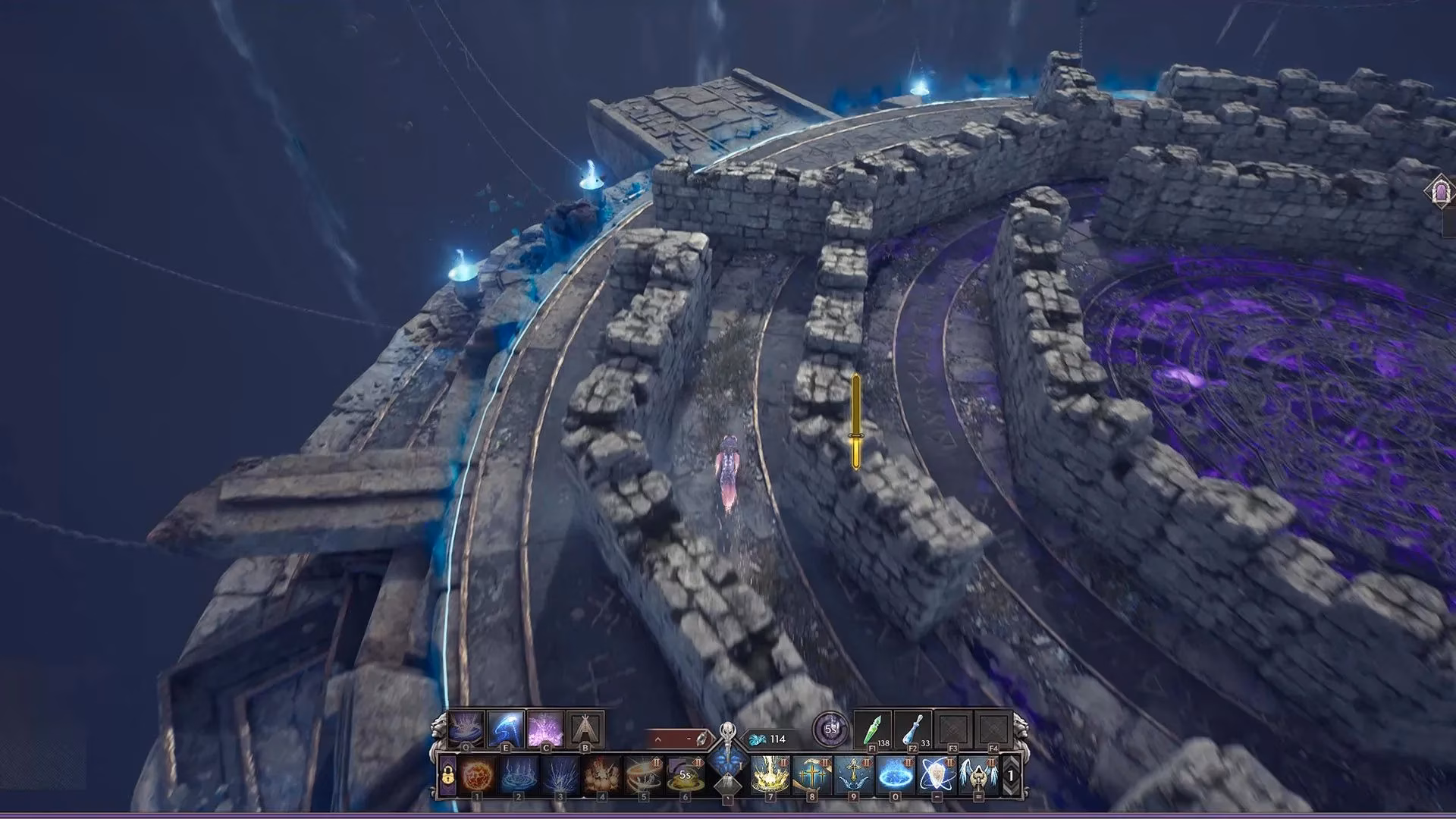
Task: Click the circular 5s cooldown indicator
Action: (x=830, y=728)
